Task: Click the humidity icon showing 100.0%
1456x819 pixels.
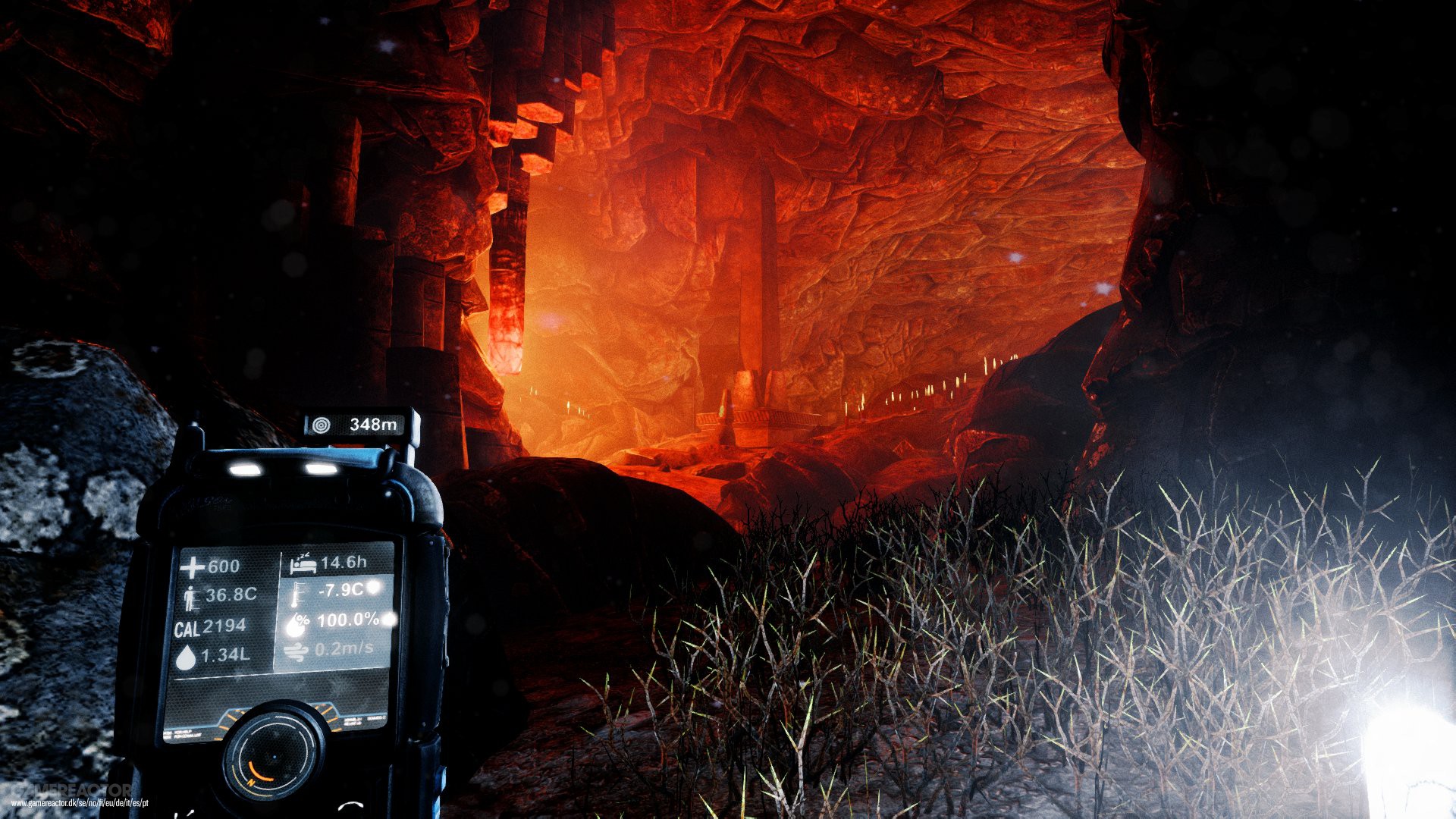Action: [x=297, y=623]
